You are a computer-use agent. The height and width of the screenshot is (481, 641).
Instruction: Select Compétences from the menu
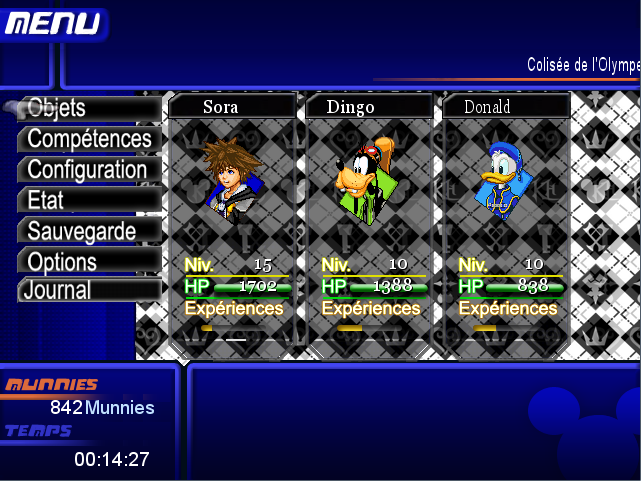point(89,139)
